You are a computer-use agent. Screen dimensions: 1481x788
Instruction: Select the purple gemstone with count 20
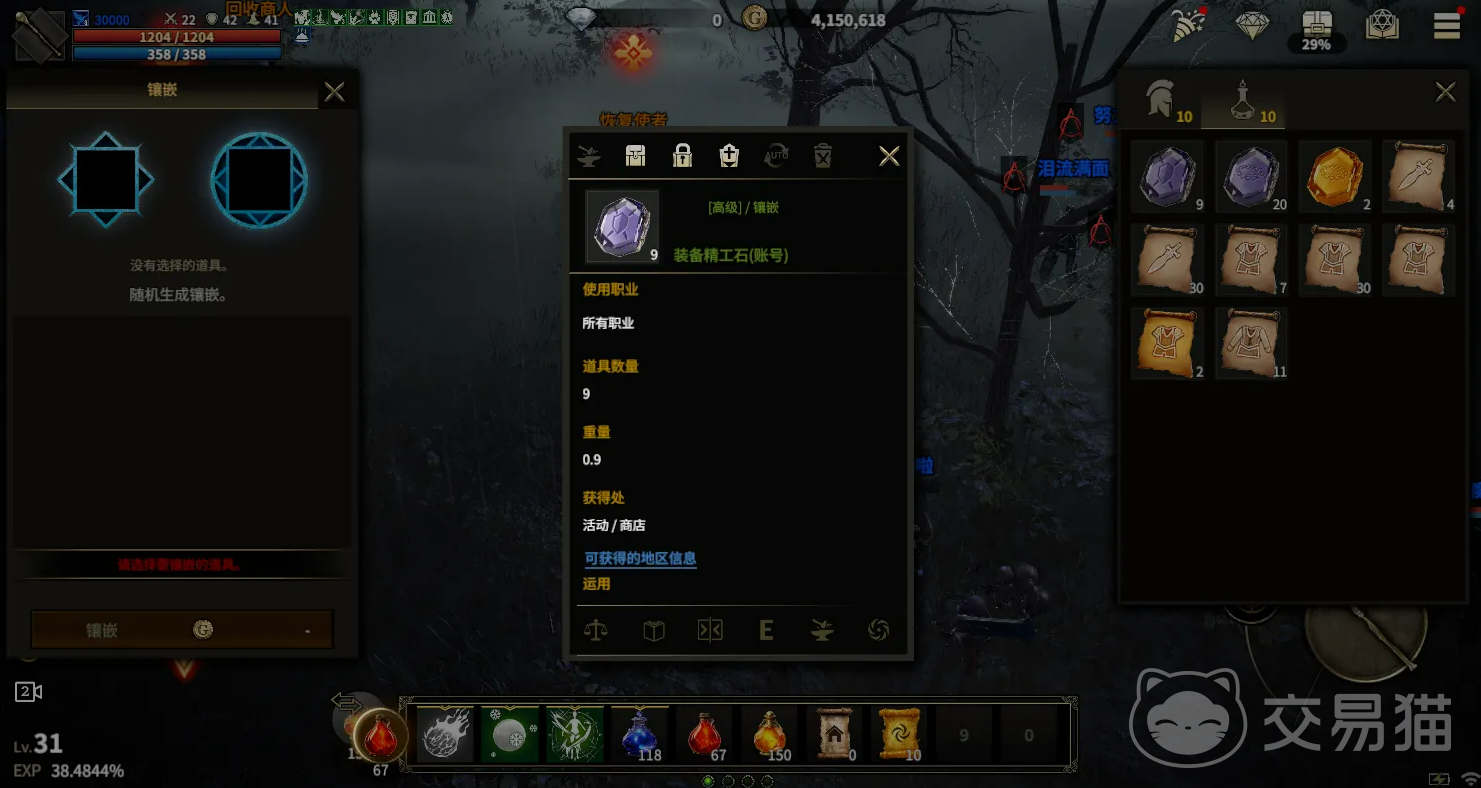point(1251,176)
